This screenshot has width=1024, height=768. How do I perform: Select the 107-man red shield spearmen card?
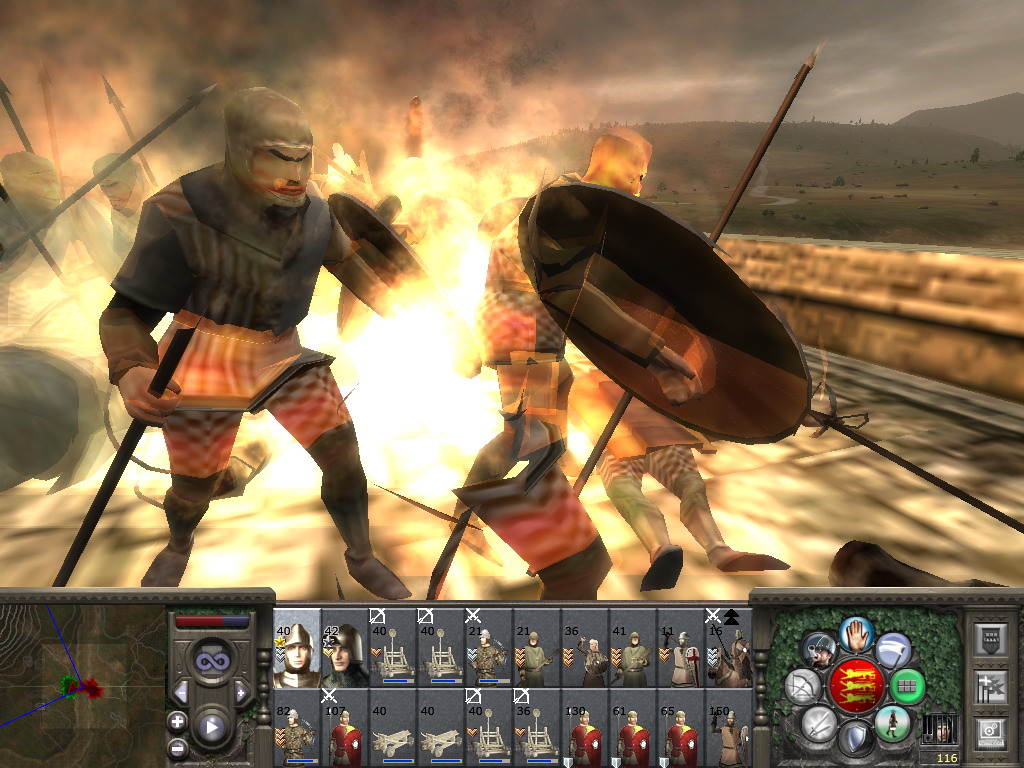click(x=345, y=728)
